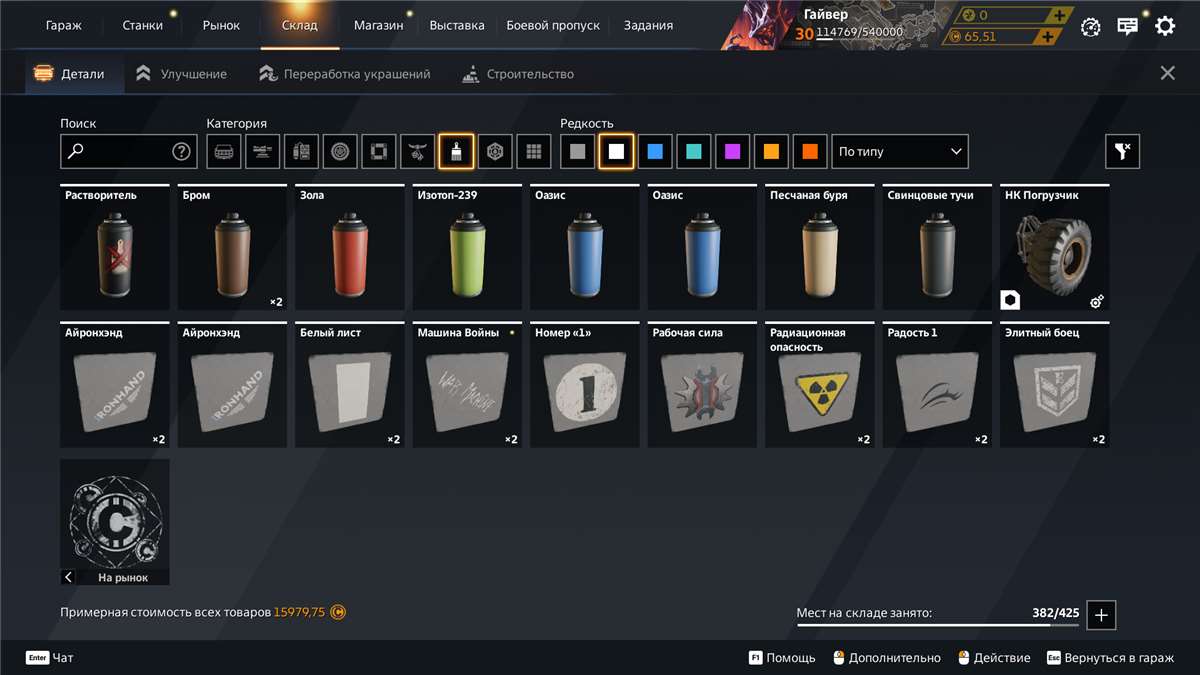Switch to the Улучшение tab
Viewport: 1200px width, 675px height.
point(182,74)
